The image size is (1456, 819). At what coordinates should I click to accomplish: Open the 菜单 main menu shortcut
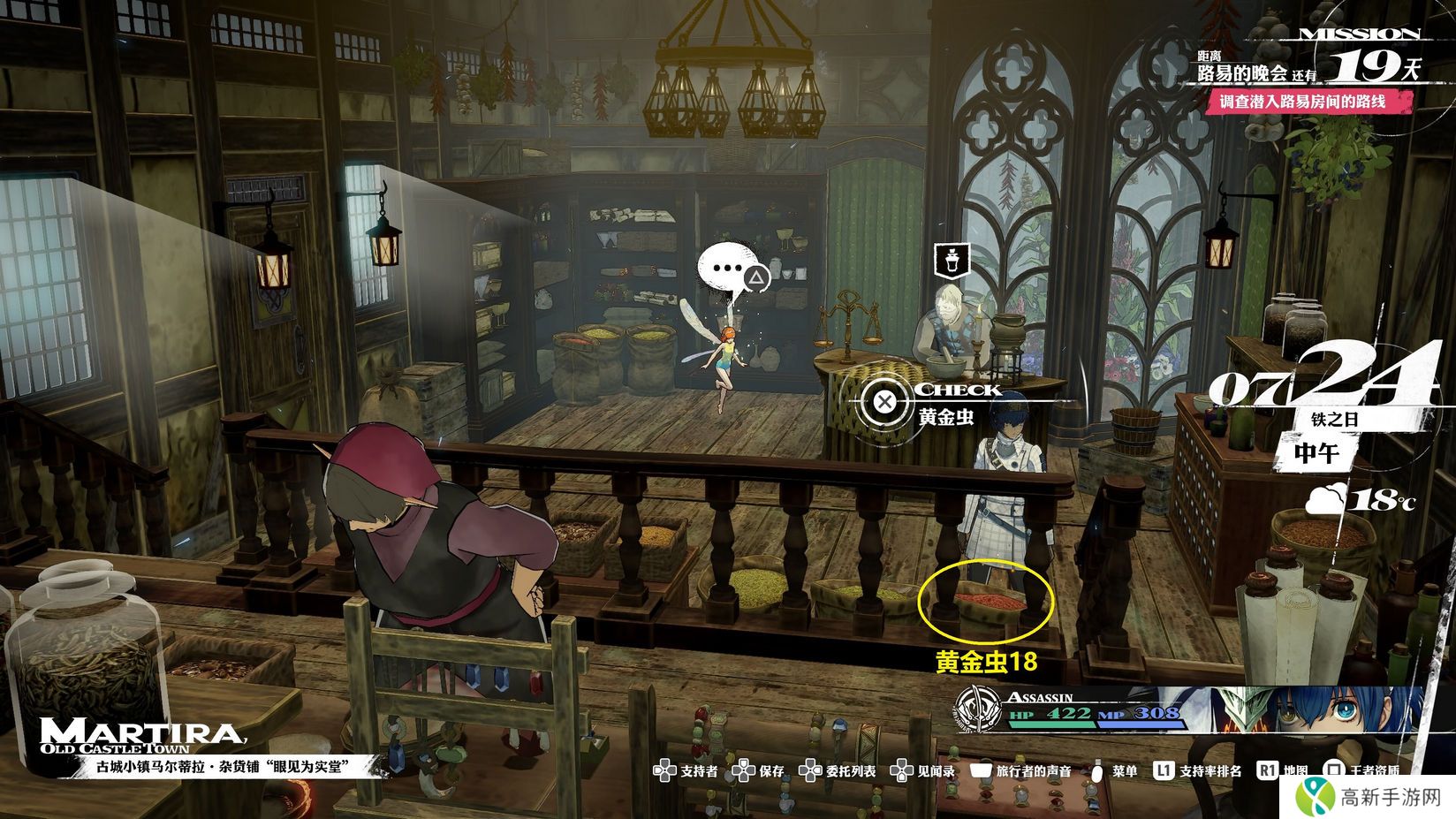(1113, 771)
